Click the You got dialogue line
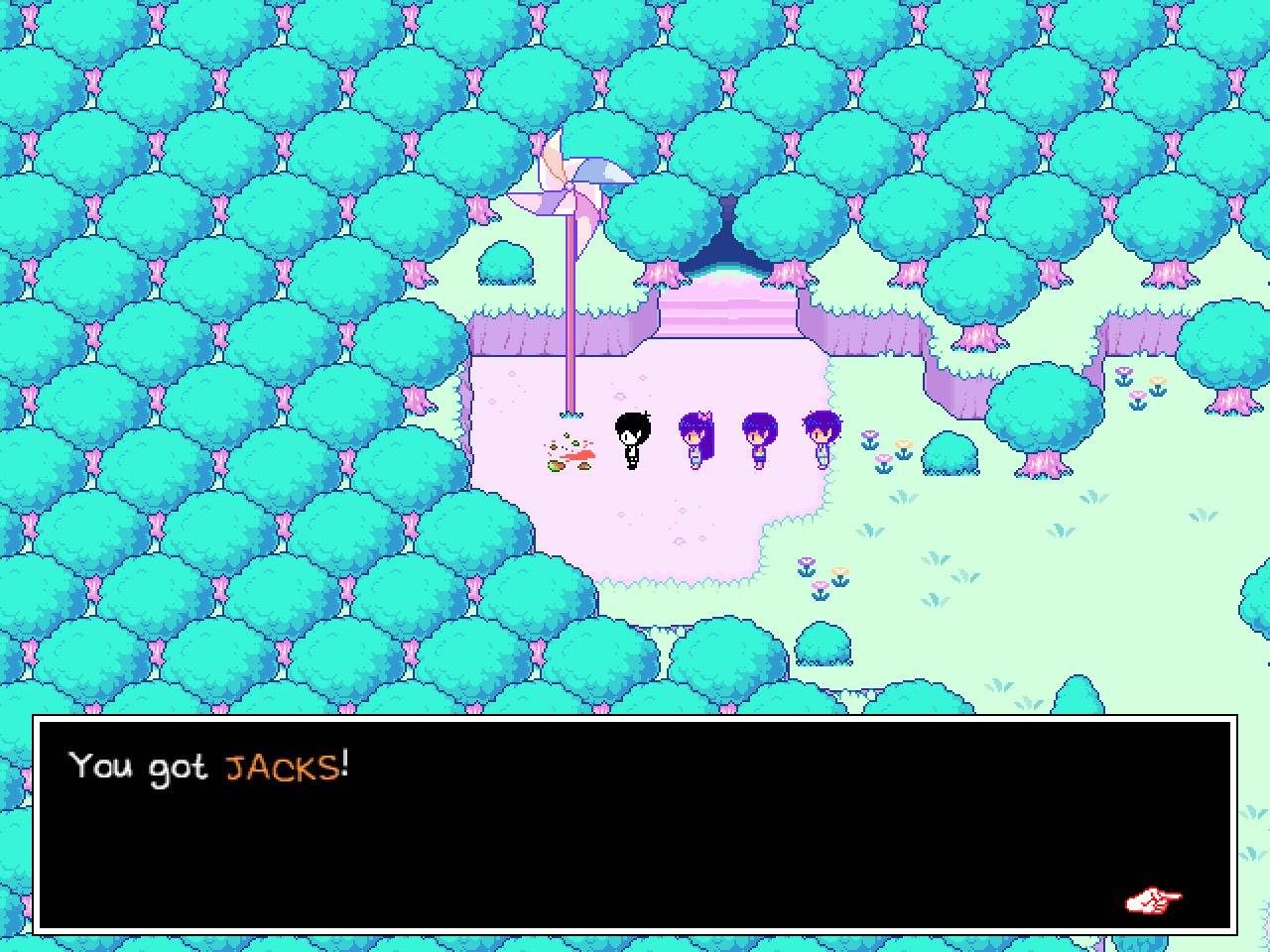 point(139,767)
